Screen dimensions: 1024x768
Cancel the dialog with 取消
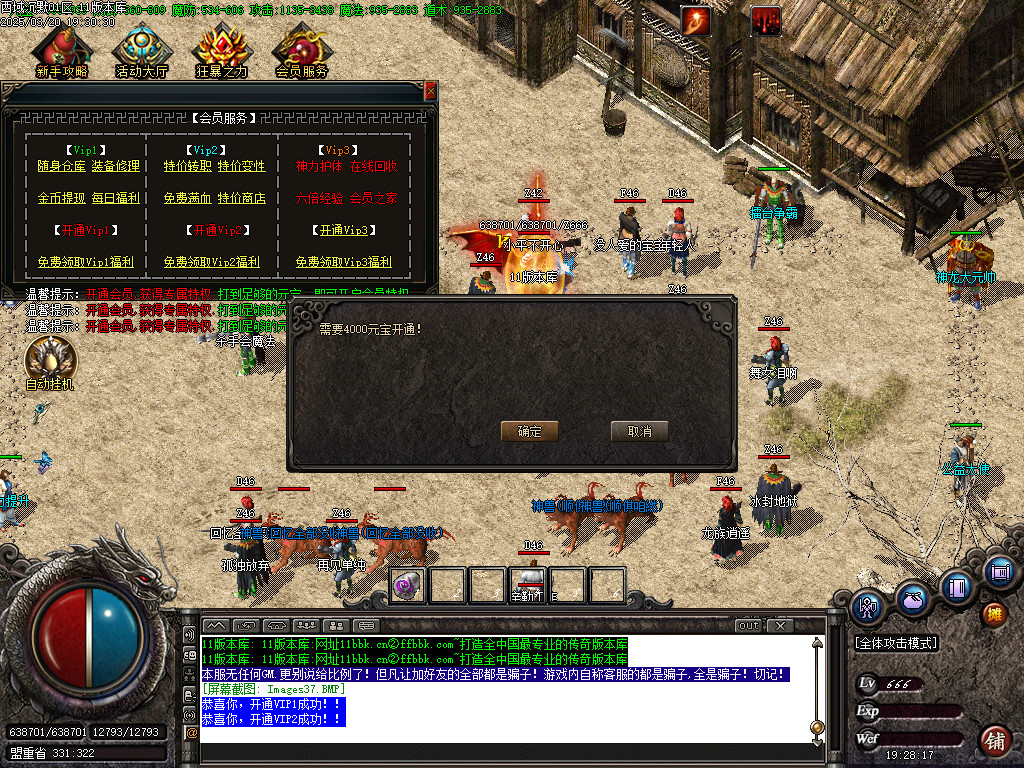tap(639, 431)
